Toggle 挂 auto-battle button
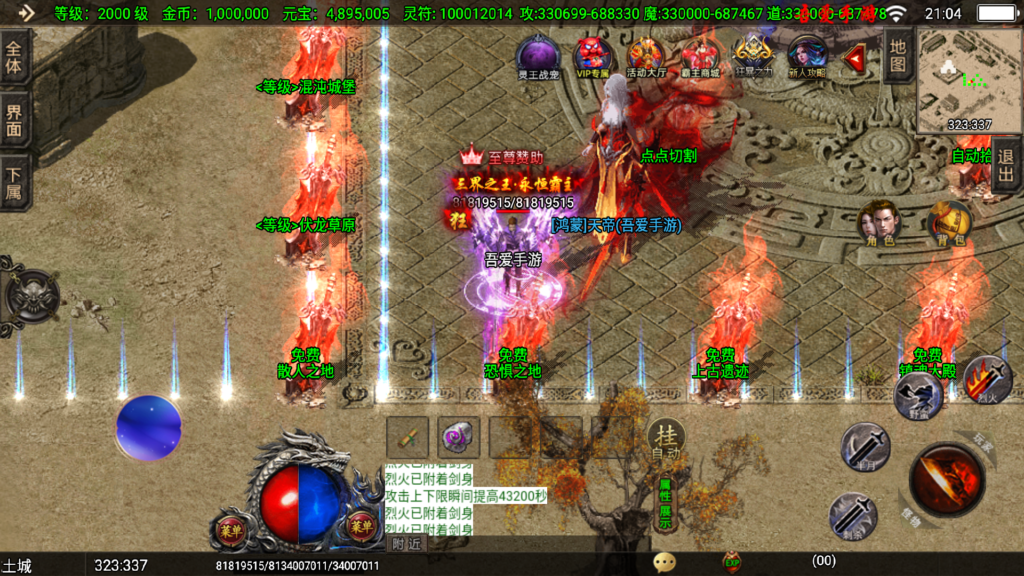The image size is (1024, 576). point(666,439)
